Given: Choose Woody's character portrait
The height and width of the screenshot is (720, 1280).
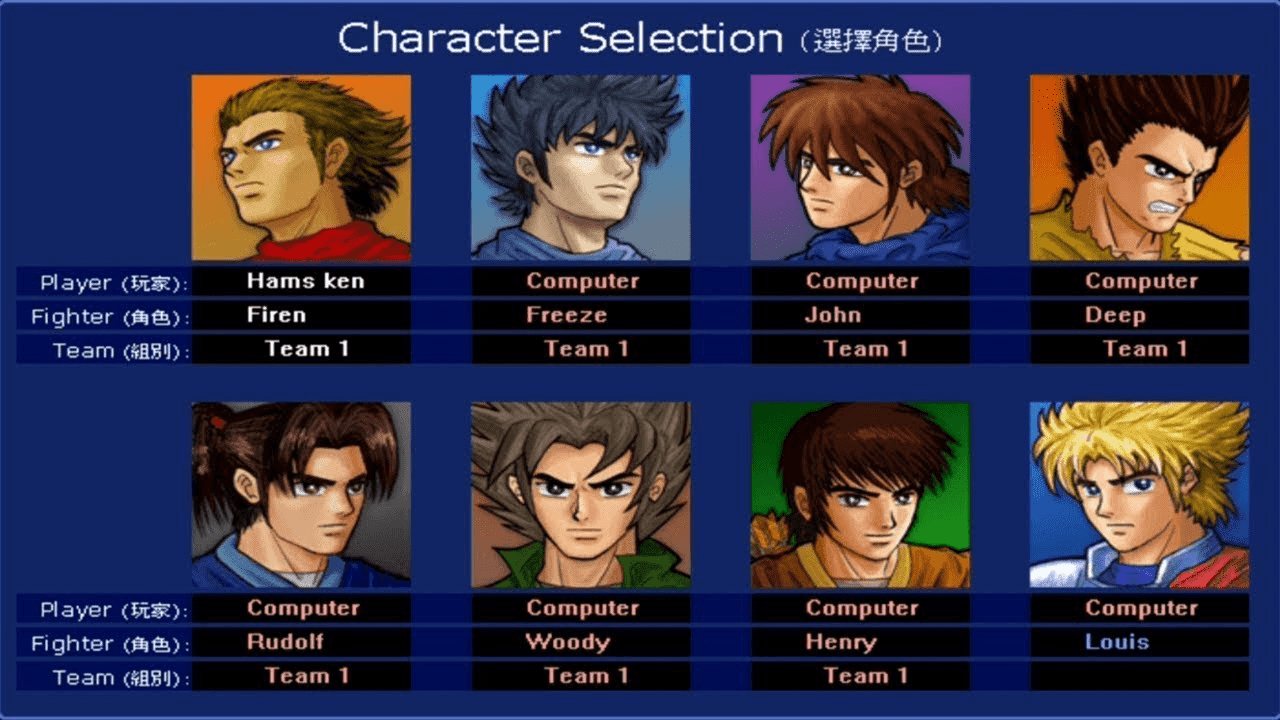Looking at the screenshot, I should 580,494.
